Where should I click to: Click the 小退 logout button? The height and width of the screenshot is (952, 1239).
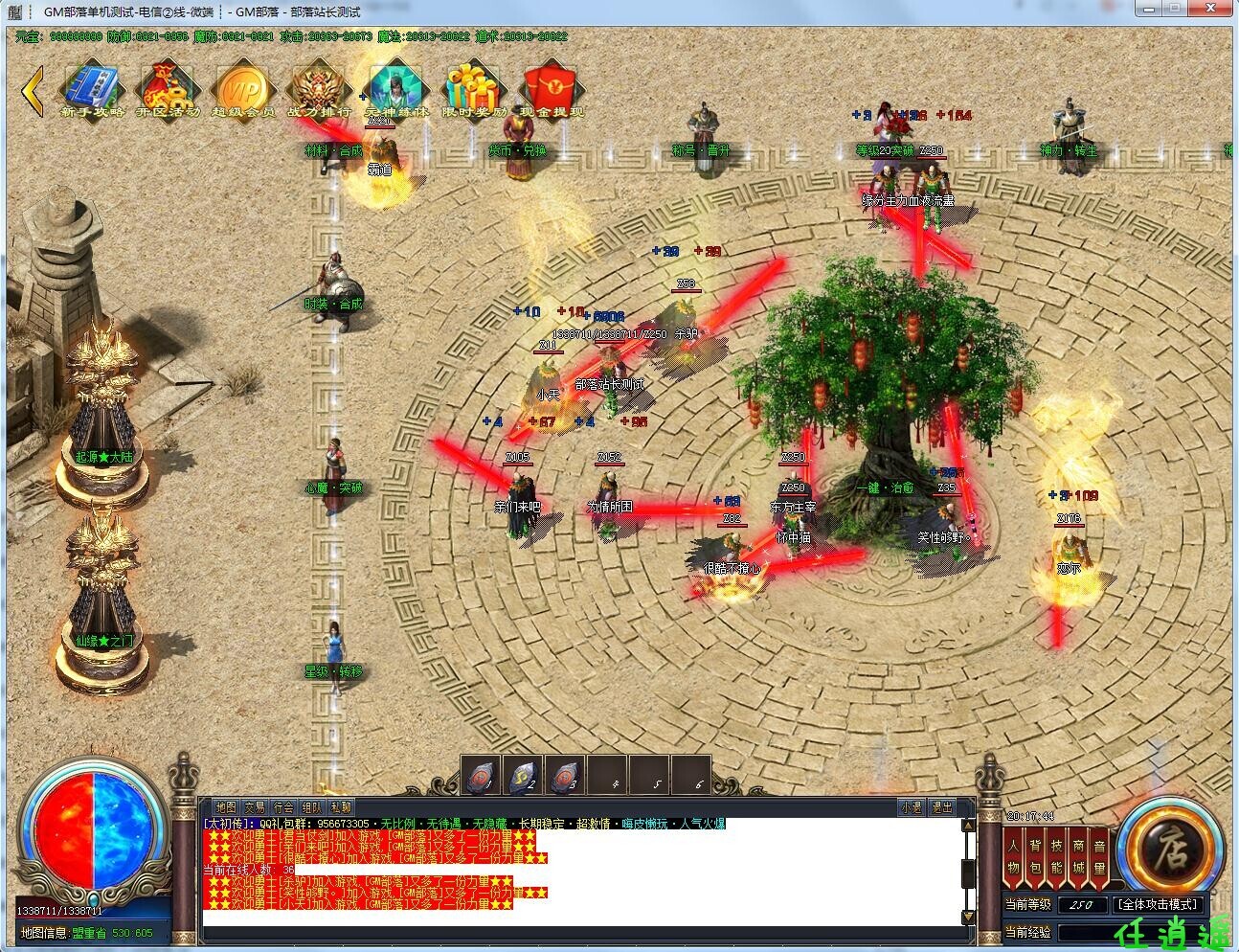(911, 807)
